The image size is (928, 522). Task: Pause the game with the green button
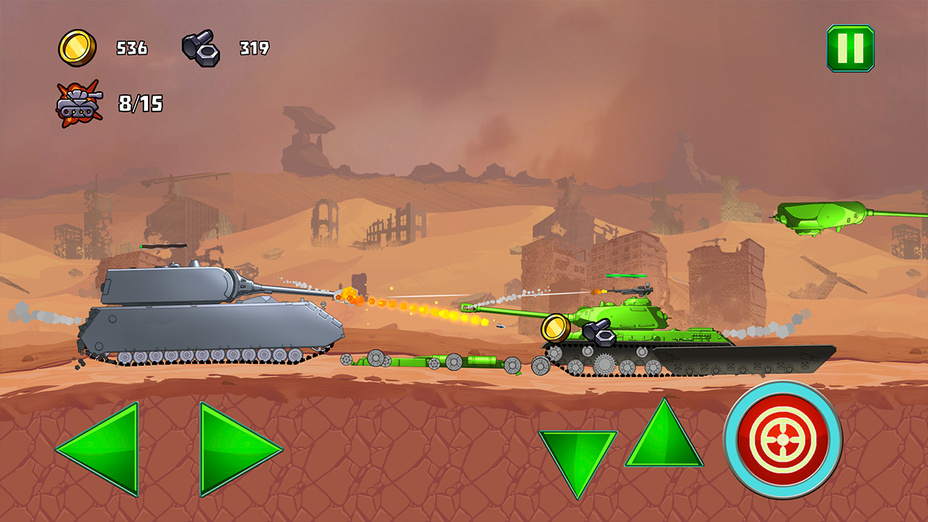tap(850, 48)
